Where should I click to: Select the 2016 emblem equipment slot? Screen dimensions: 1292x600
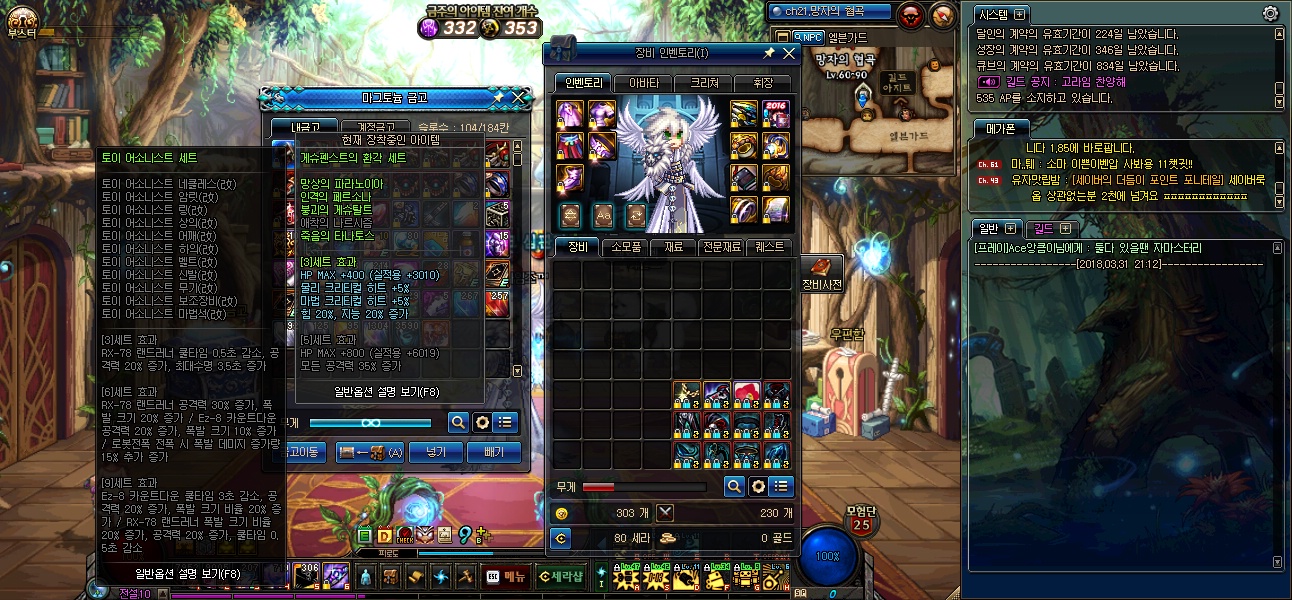[x=777, y=112]
